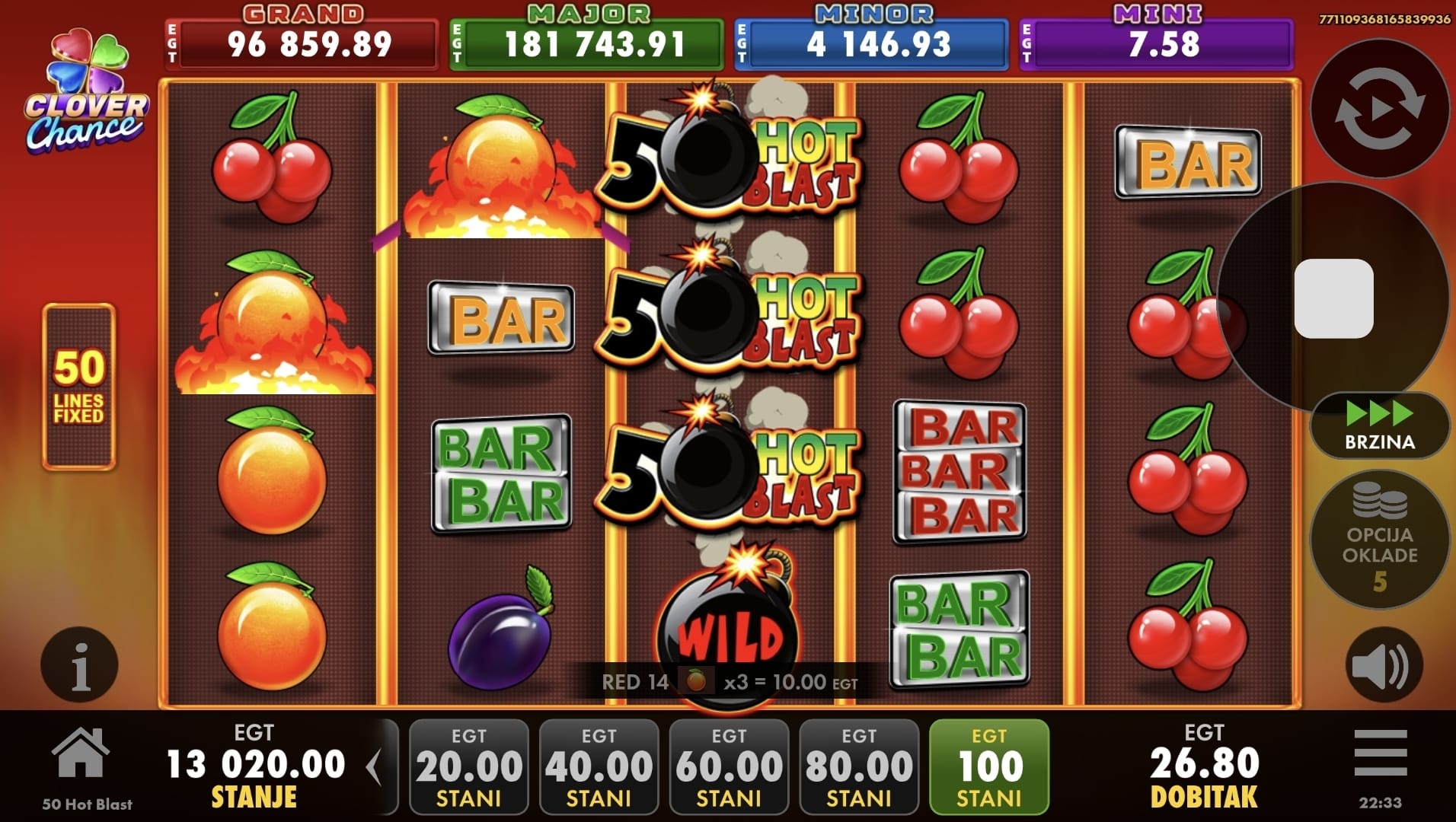Set the bet to 80.00
The width and height of the screenshot is (1456, 822).
tap(859, 767)
